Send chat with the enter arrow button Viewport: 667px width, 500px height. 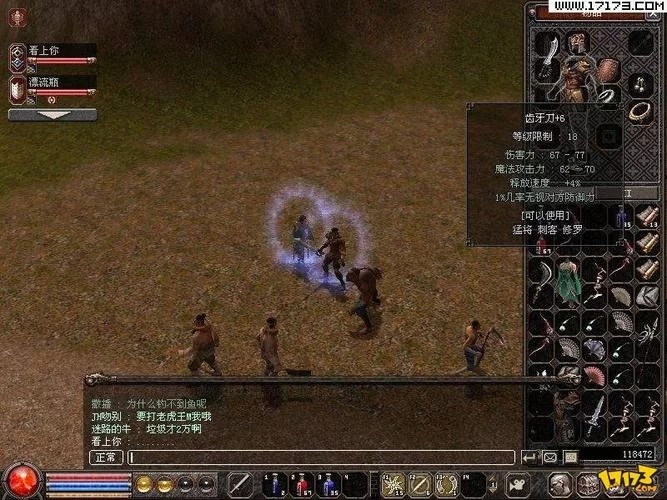530,457
